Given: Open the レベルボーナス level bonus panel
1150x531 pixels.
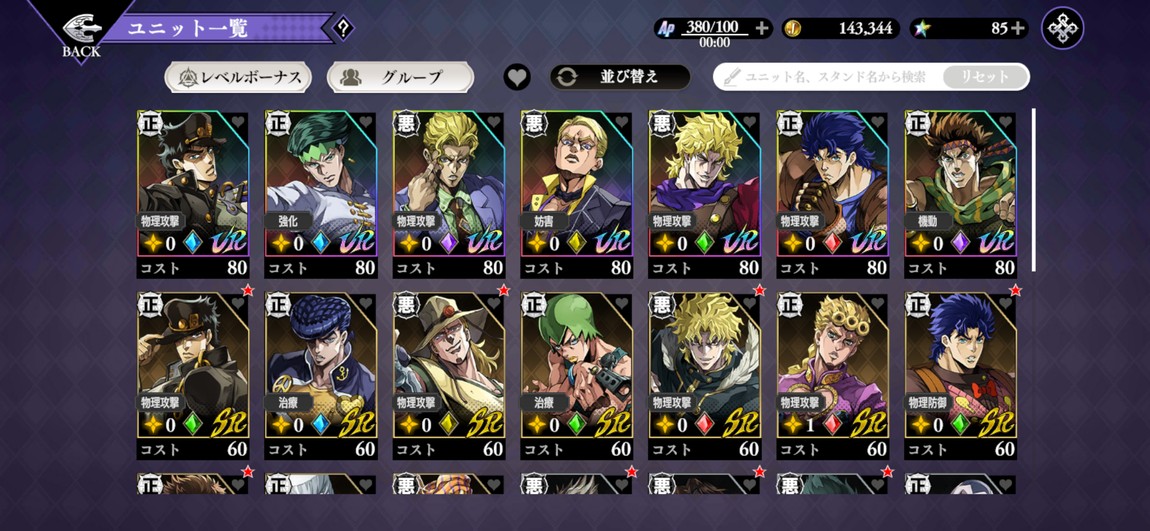Looking at the screenshot, I should (x=238, y=77).
